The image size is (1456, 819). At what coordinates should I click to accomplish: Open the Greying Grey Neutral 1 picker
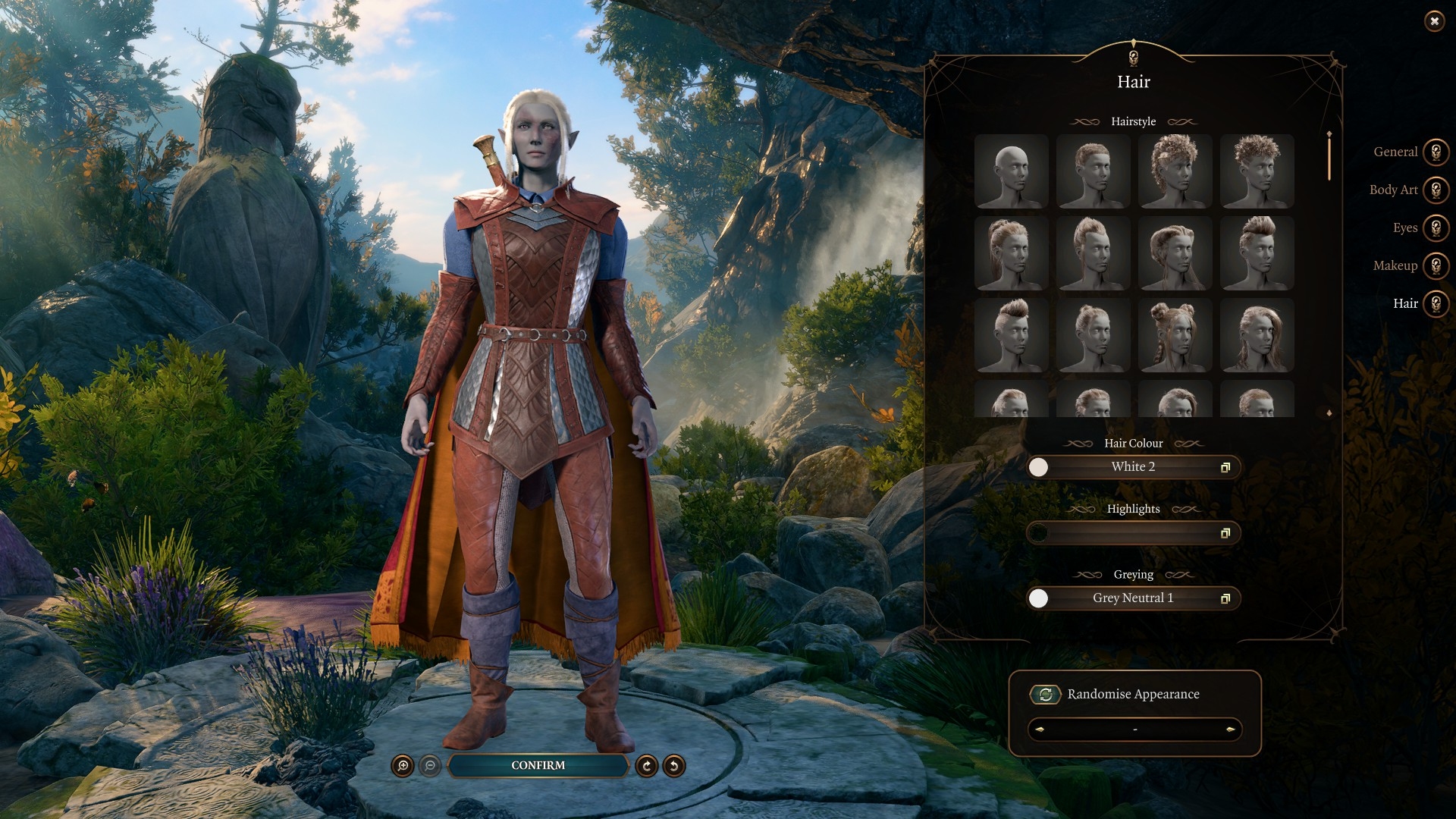click(1133, 598)
